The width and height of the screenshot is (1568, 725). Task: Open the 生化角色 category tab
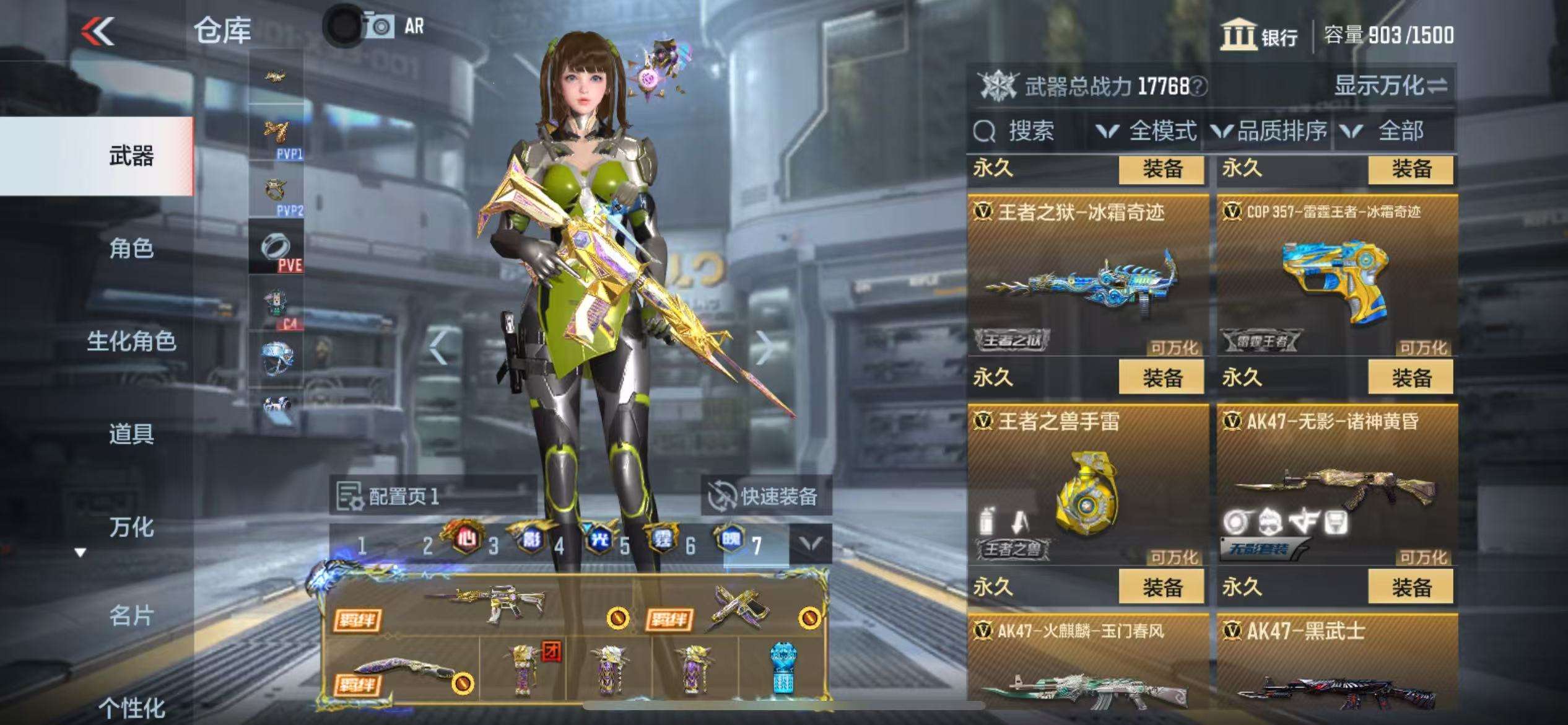point(131,341)
